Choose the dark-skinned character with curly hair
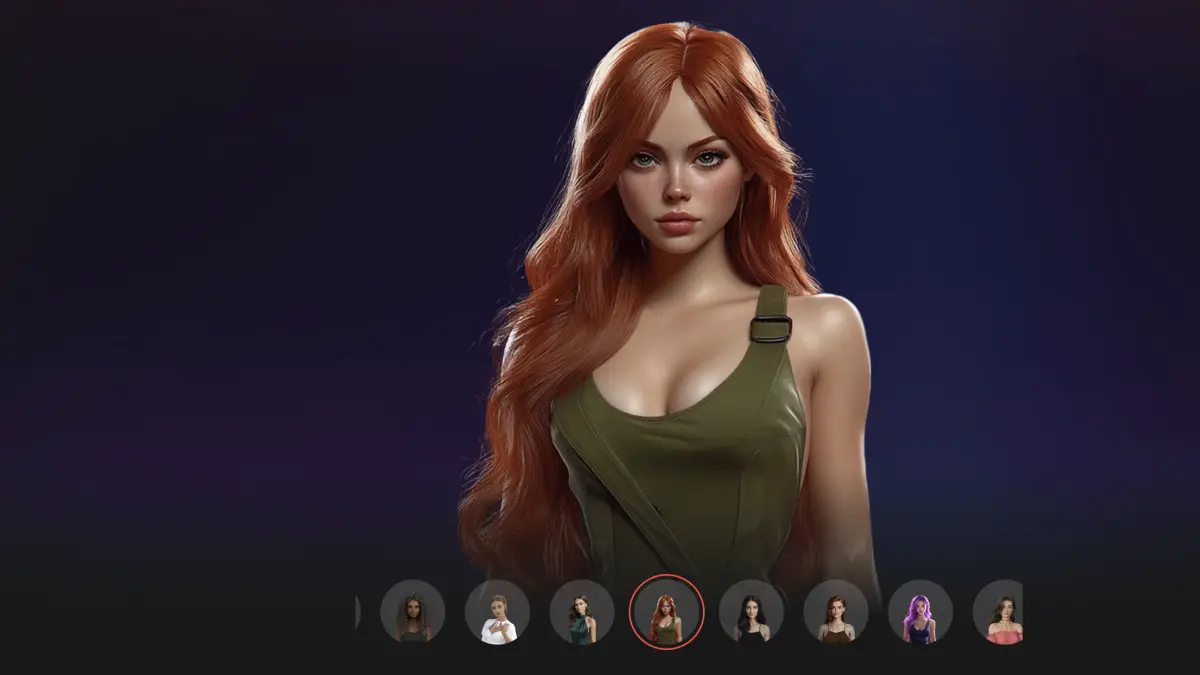 412,612
